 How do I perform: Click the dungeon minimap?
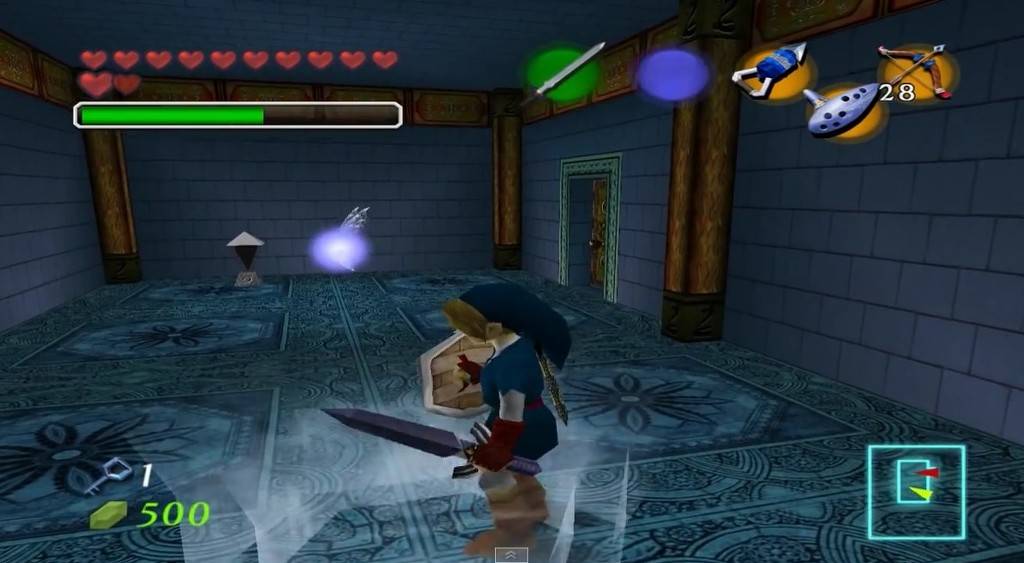pos(916,492)
